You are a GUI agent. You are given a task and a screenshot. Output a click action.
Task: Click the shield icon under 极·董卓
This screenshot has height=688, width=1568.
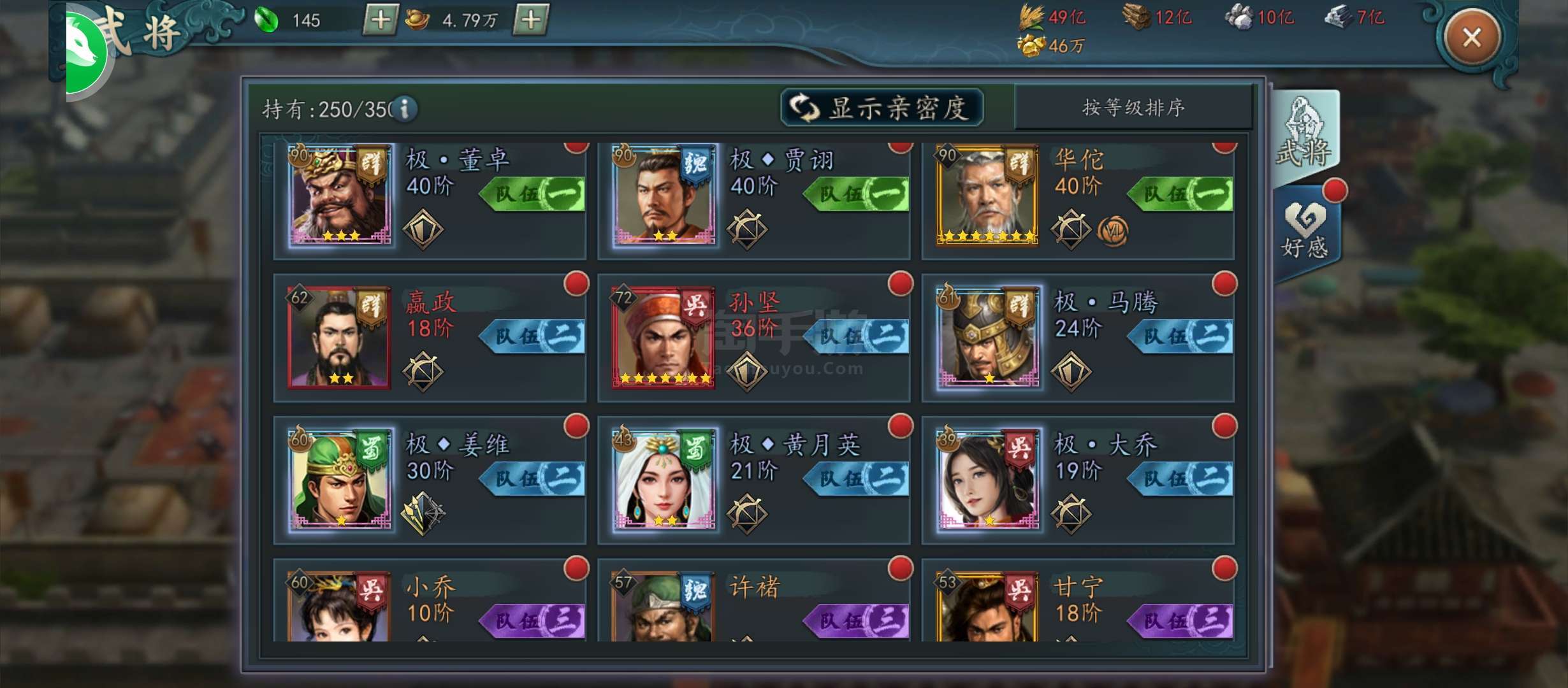[x=421, y=227]
